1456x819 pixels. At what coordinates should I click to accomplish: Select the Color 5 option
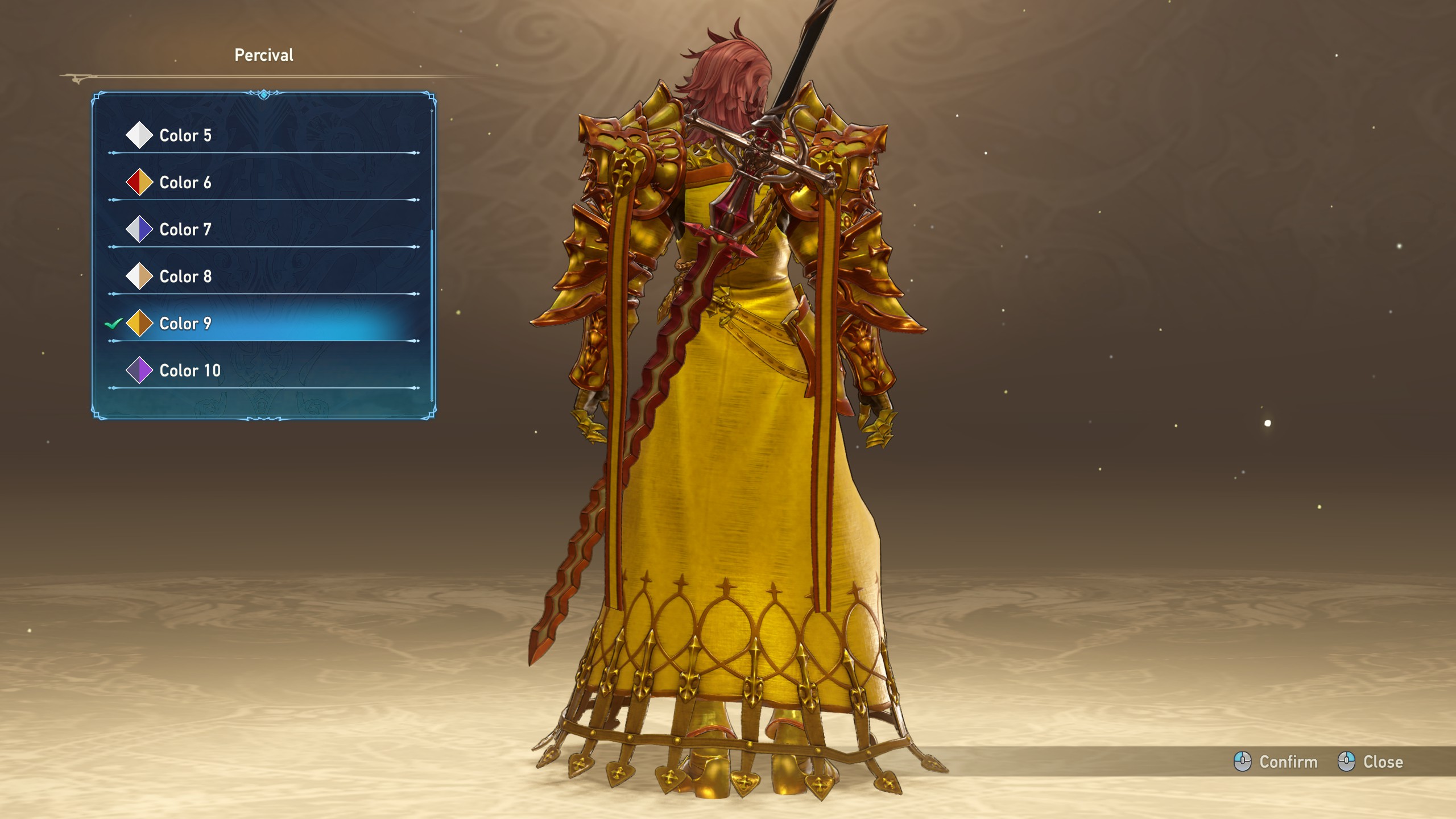coord(185,135)
